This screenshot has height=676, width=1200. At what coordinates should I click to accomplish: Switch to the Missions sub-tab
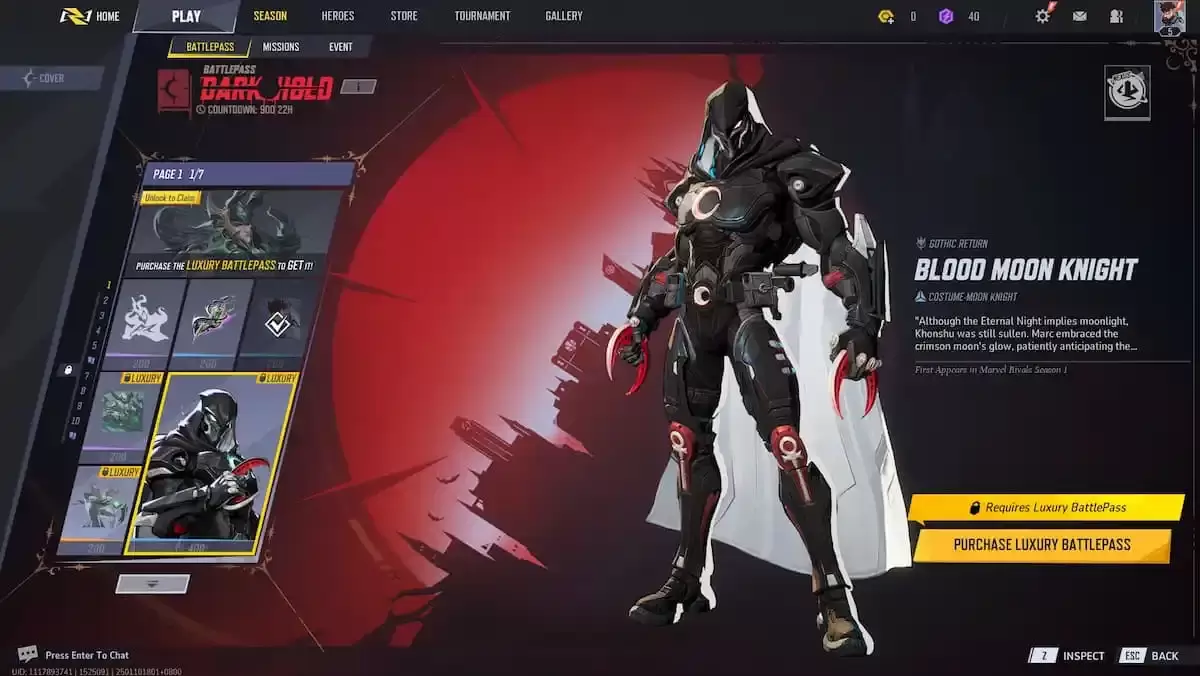[281, 47]
